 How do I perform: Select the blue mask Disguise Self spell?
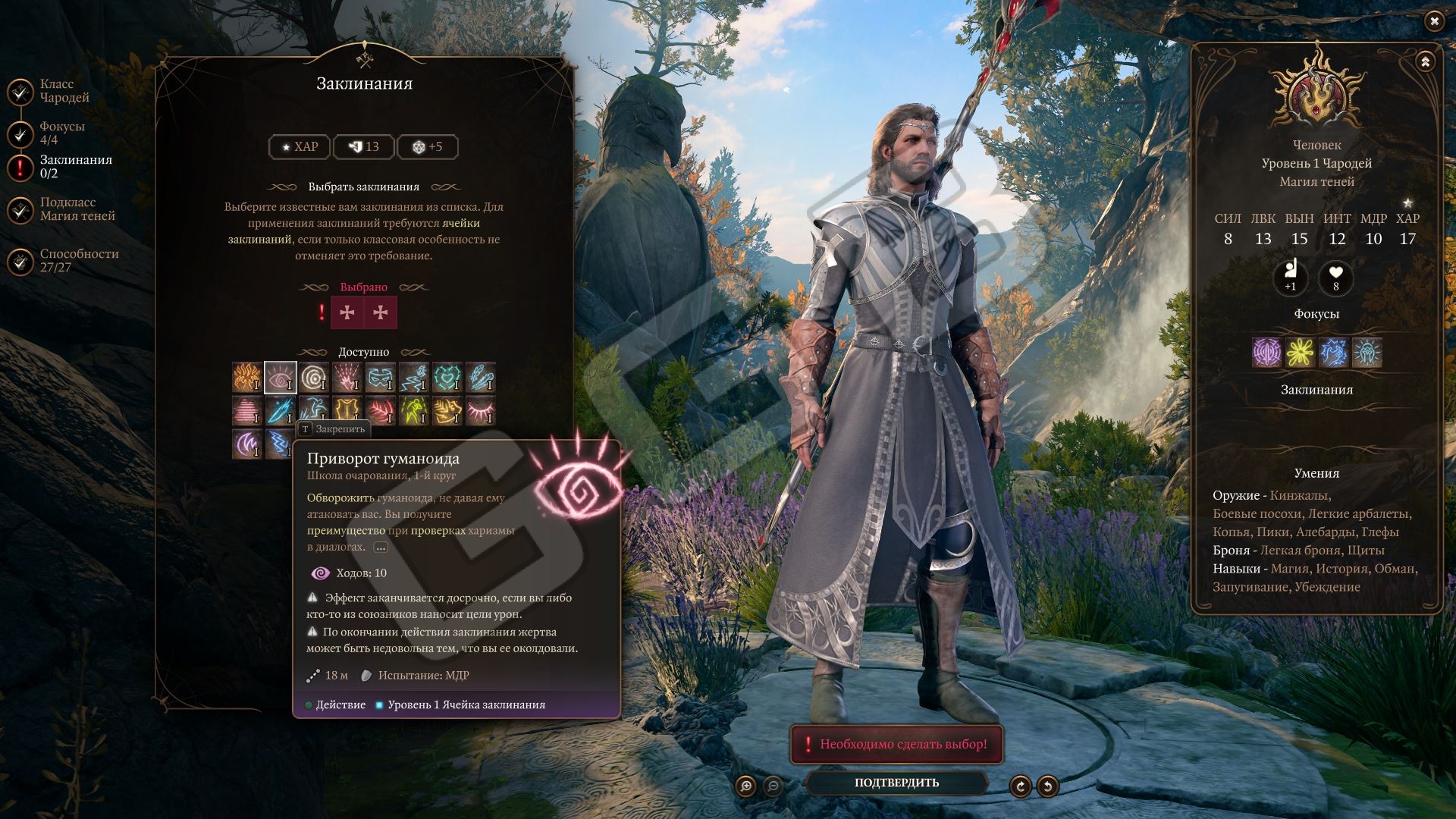click(380, 377)
